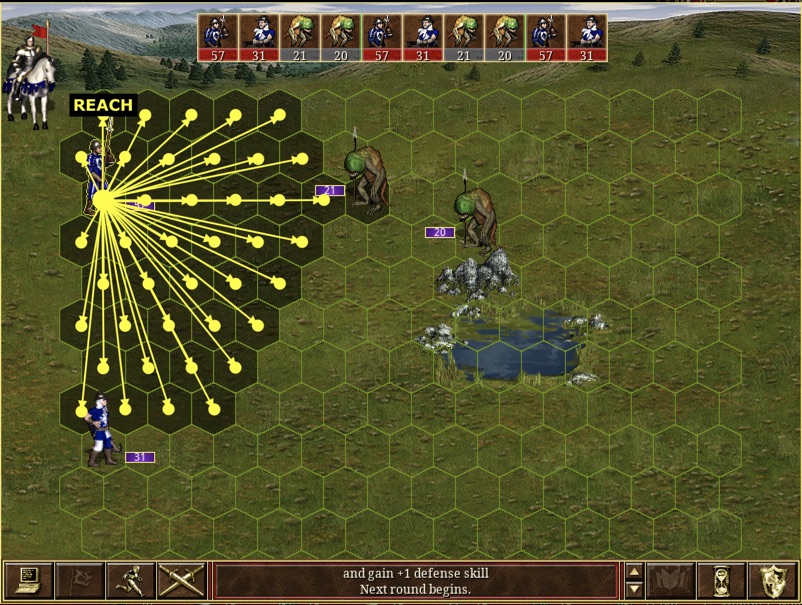Choose the hourglass wait button
The image size is (802, 605).
pos(721,581)
